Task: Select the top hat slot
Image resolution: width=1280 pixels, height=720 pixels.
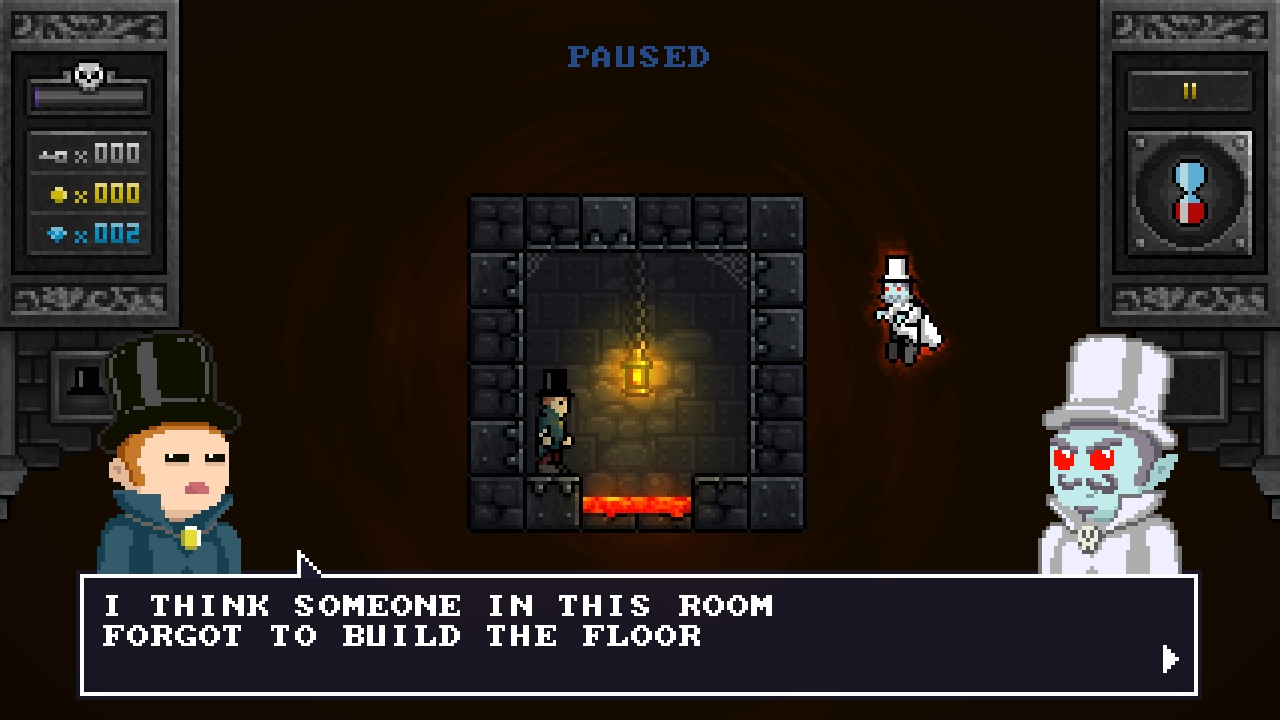Action: tap(88, 381)
